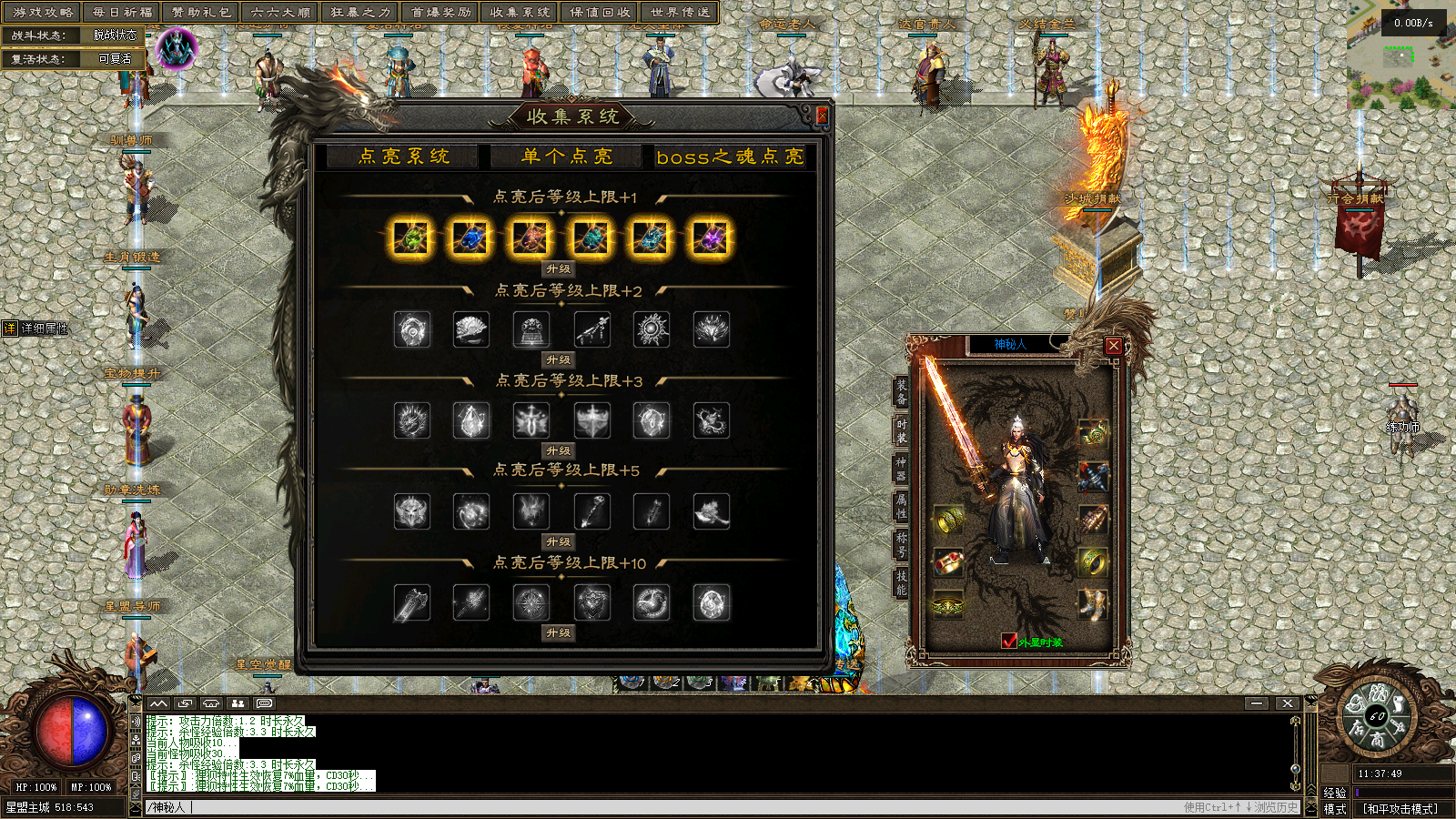Open the 赞助礼包 sponsor gift pack
The image size is (1456, 819).
201,13
